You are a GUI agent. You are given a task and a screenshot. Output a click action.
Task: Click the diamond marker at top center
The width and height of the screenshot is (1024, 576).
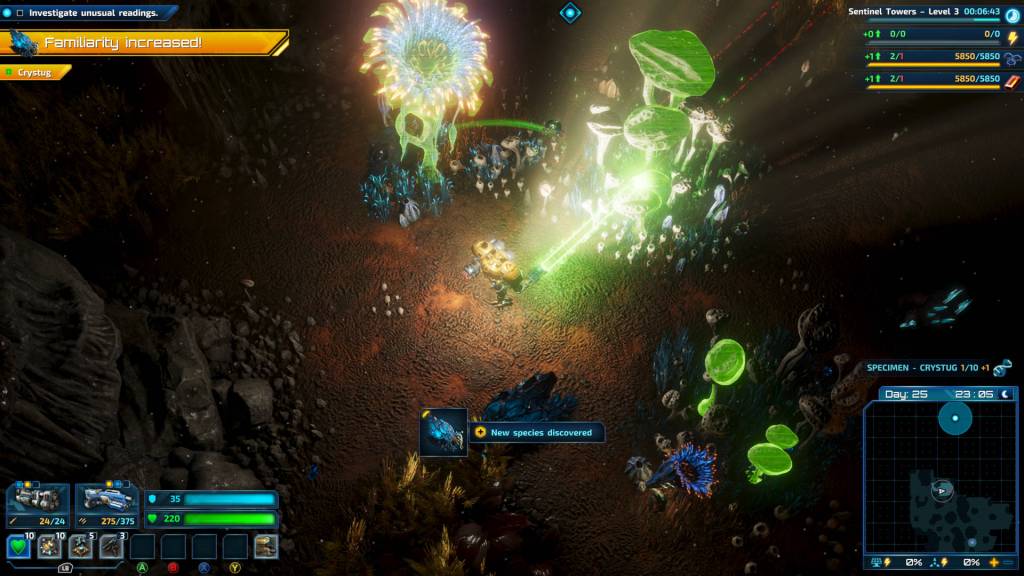[570, 12]
